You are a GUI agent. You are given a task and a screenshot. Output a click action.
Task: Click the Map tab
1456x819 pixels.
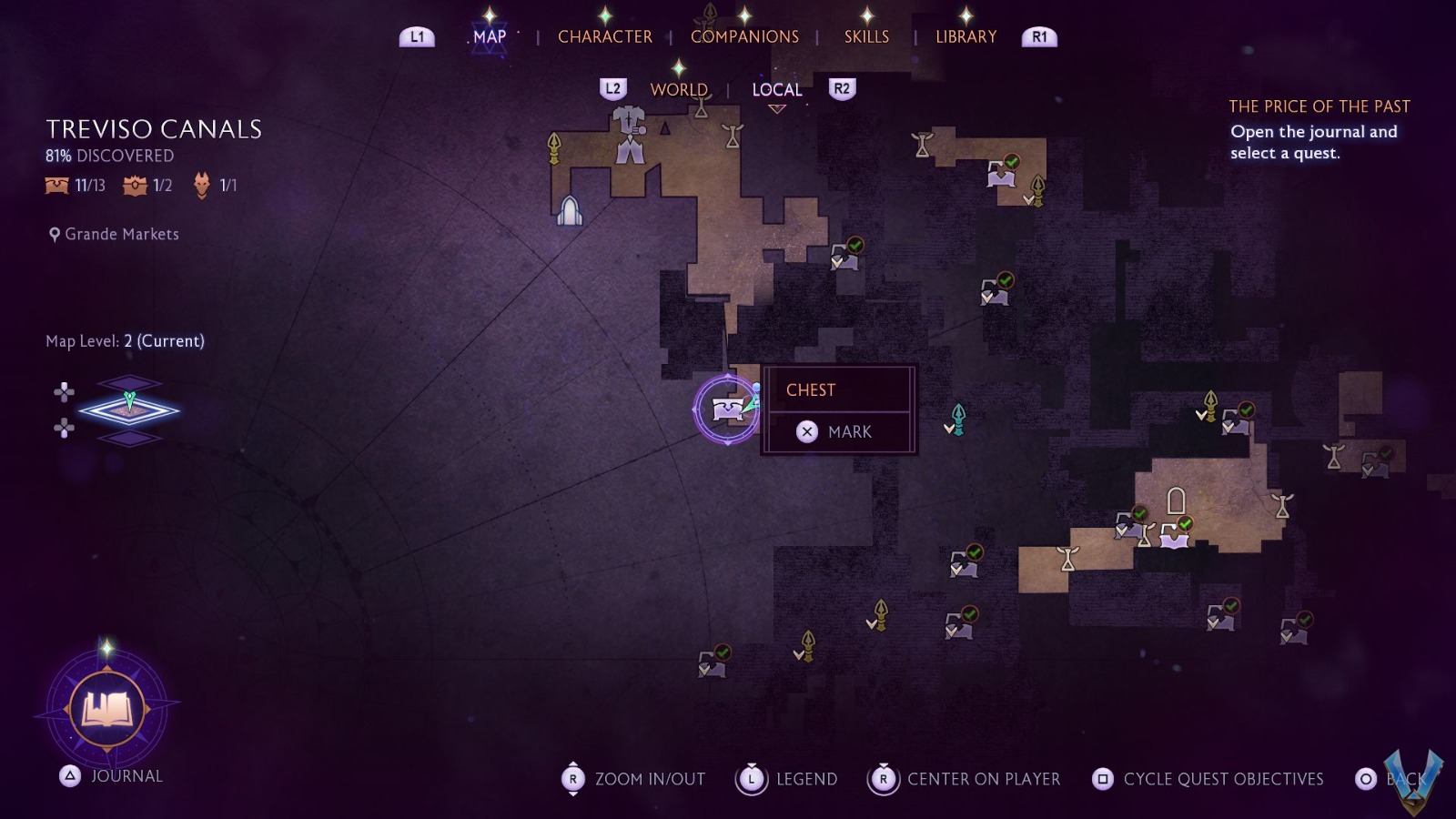coord(489,36)
